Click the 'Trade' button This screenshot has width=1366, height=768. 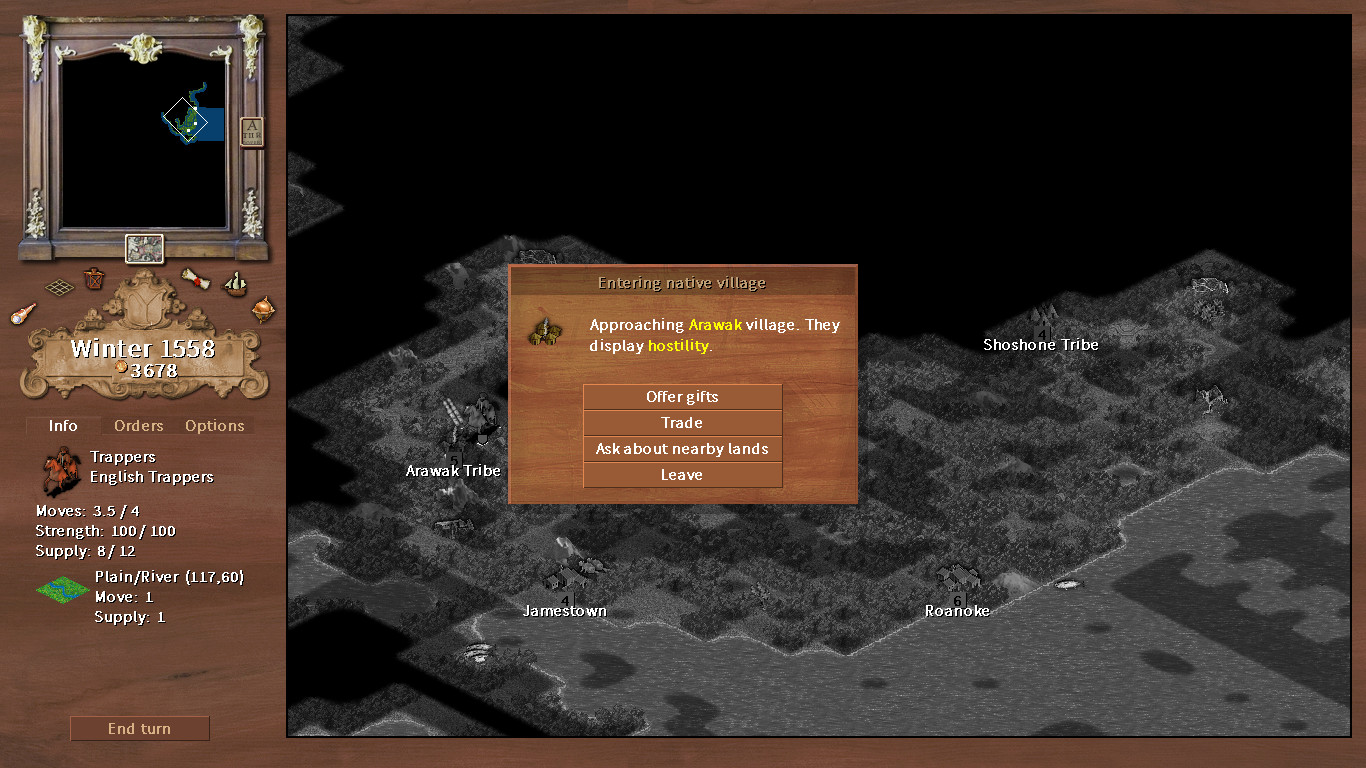682,422
